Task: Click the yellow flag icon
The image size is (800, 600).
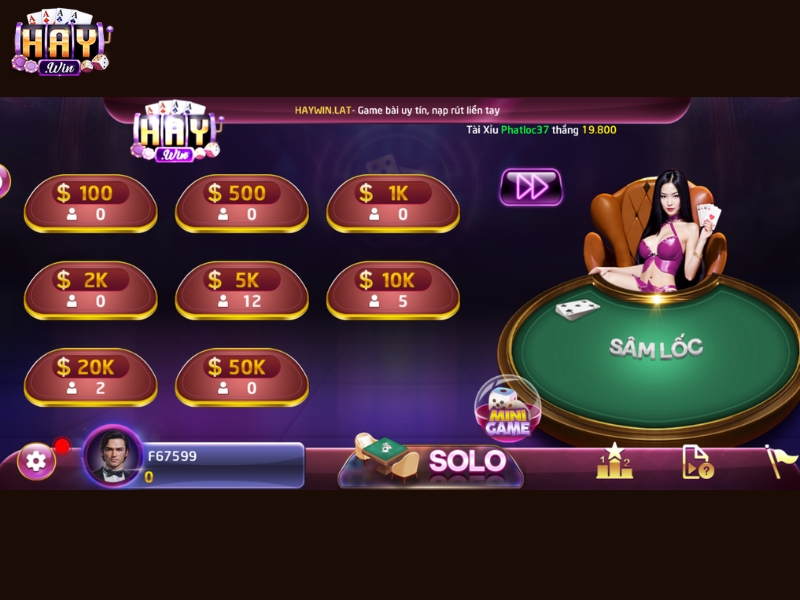Action: 780,460
